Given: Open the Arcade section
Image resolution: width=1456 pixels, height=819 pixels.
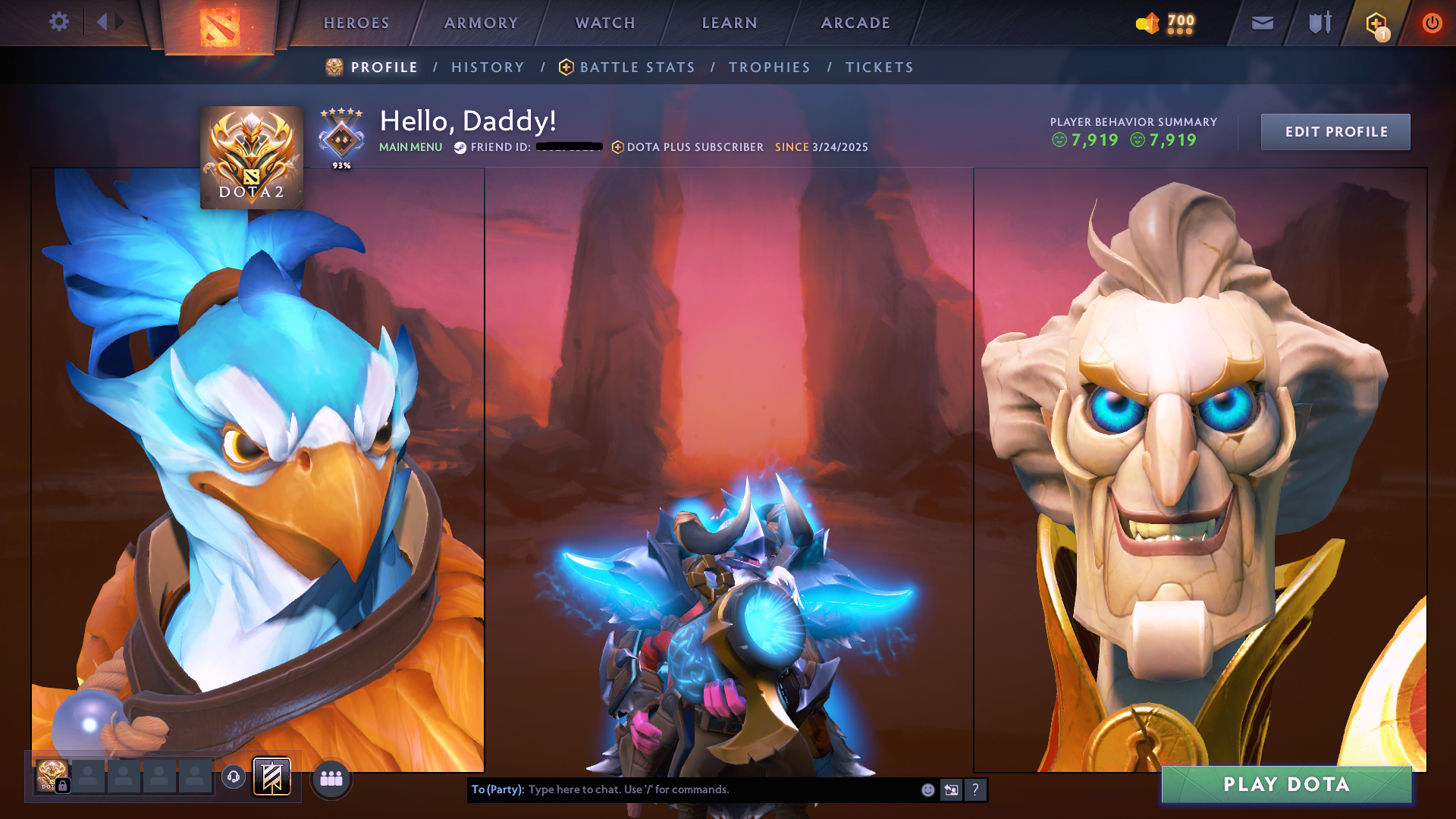Looking at the screenshot, I should click(855, 23).
